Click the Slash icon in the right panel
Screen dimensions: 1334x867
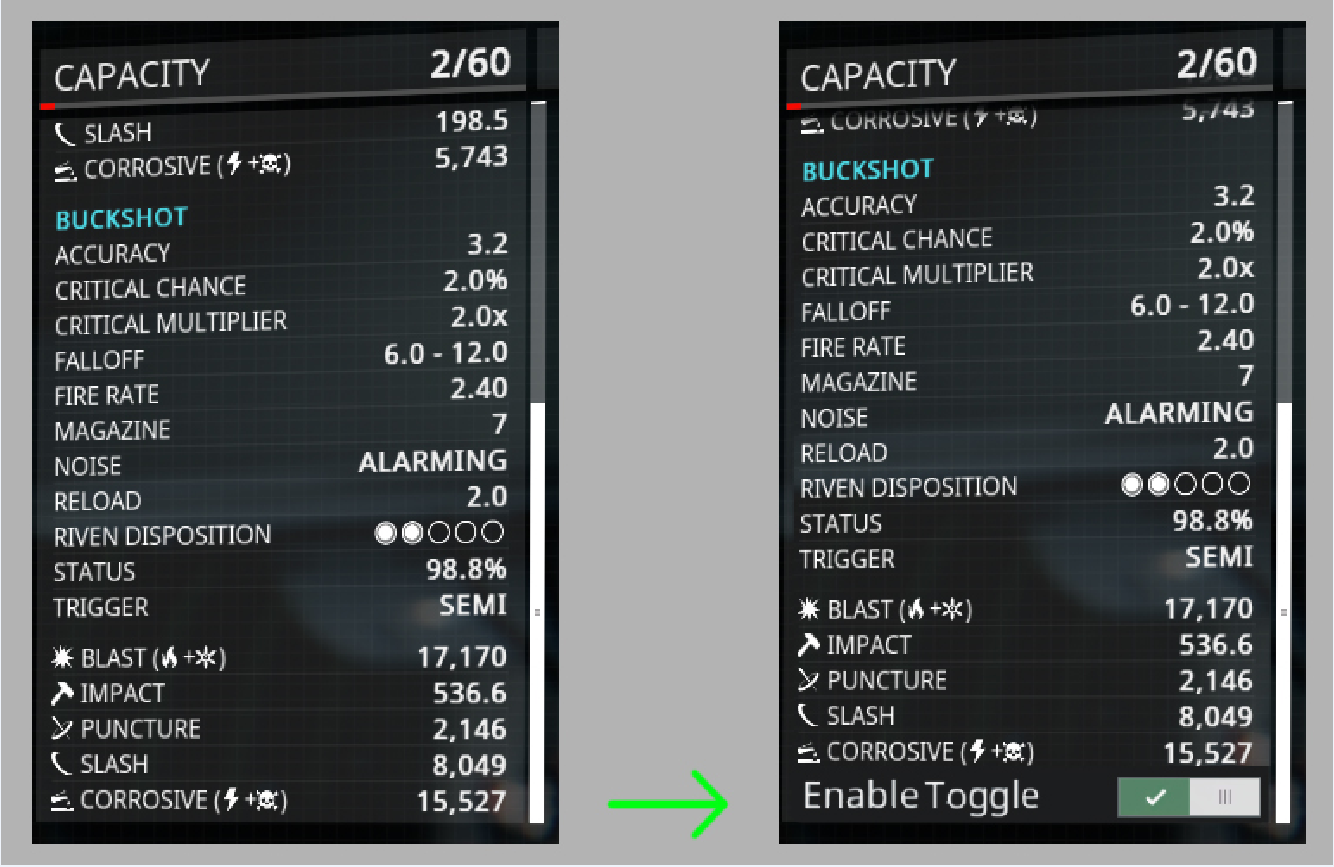point(808,715)
